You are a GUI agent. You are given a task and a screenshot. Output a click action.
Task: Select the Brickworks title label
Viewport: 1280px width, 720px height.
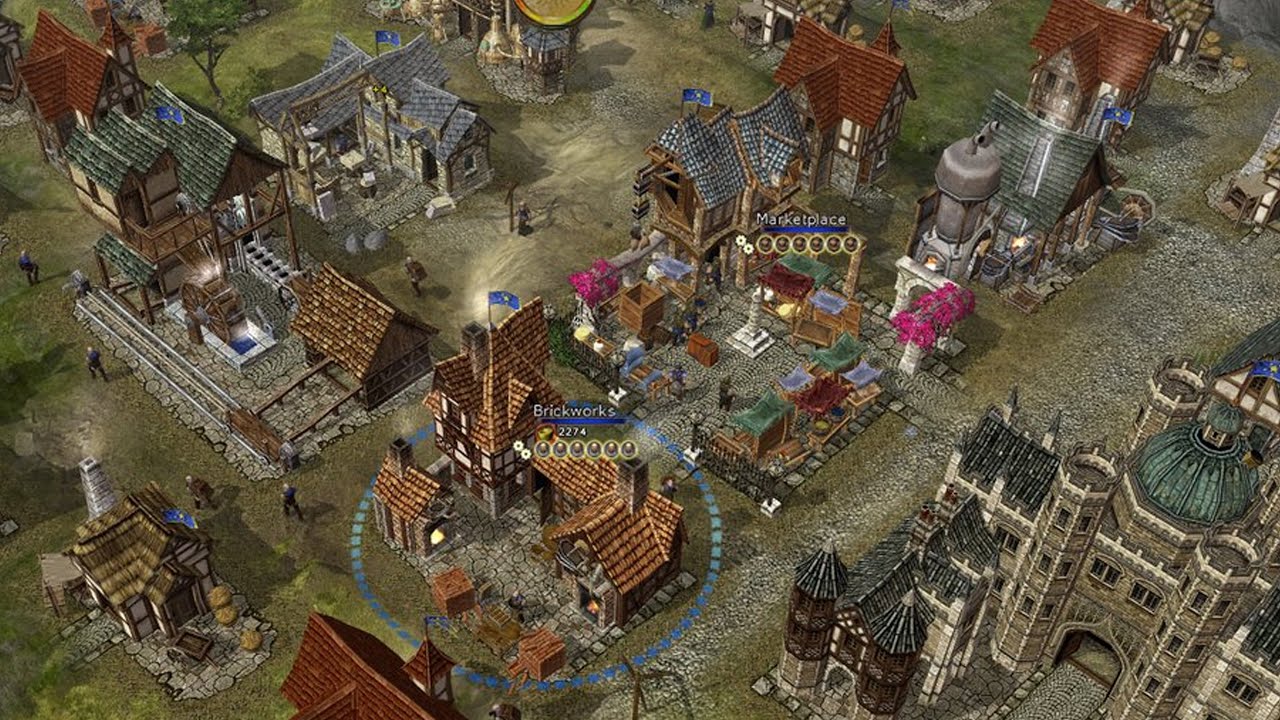575,410
